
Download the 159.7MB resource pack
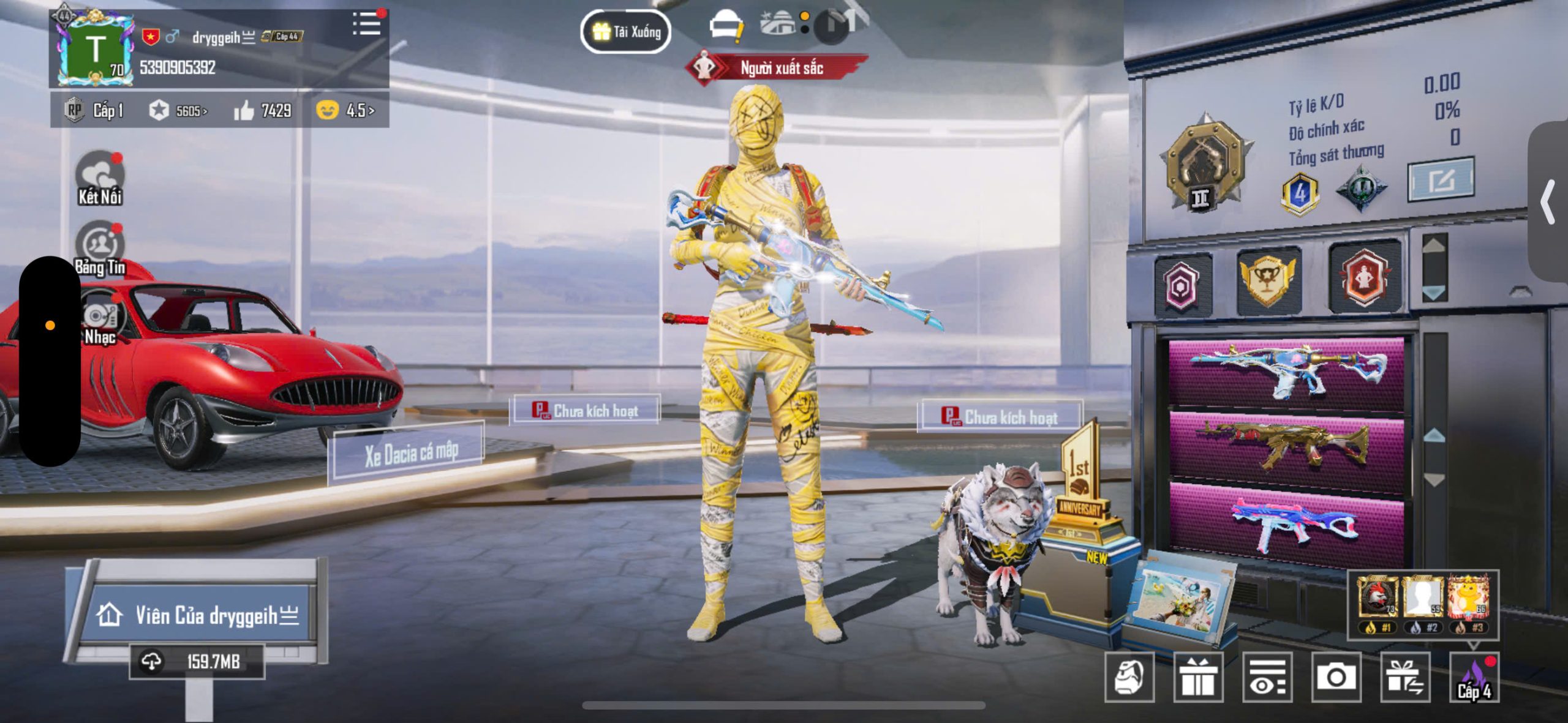tap(197, 661)
